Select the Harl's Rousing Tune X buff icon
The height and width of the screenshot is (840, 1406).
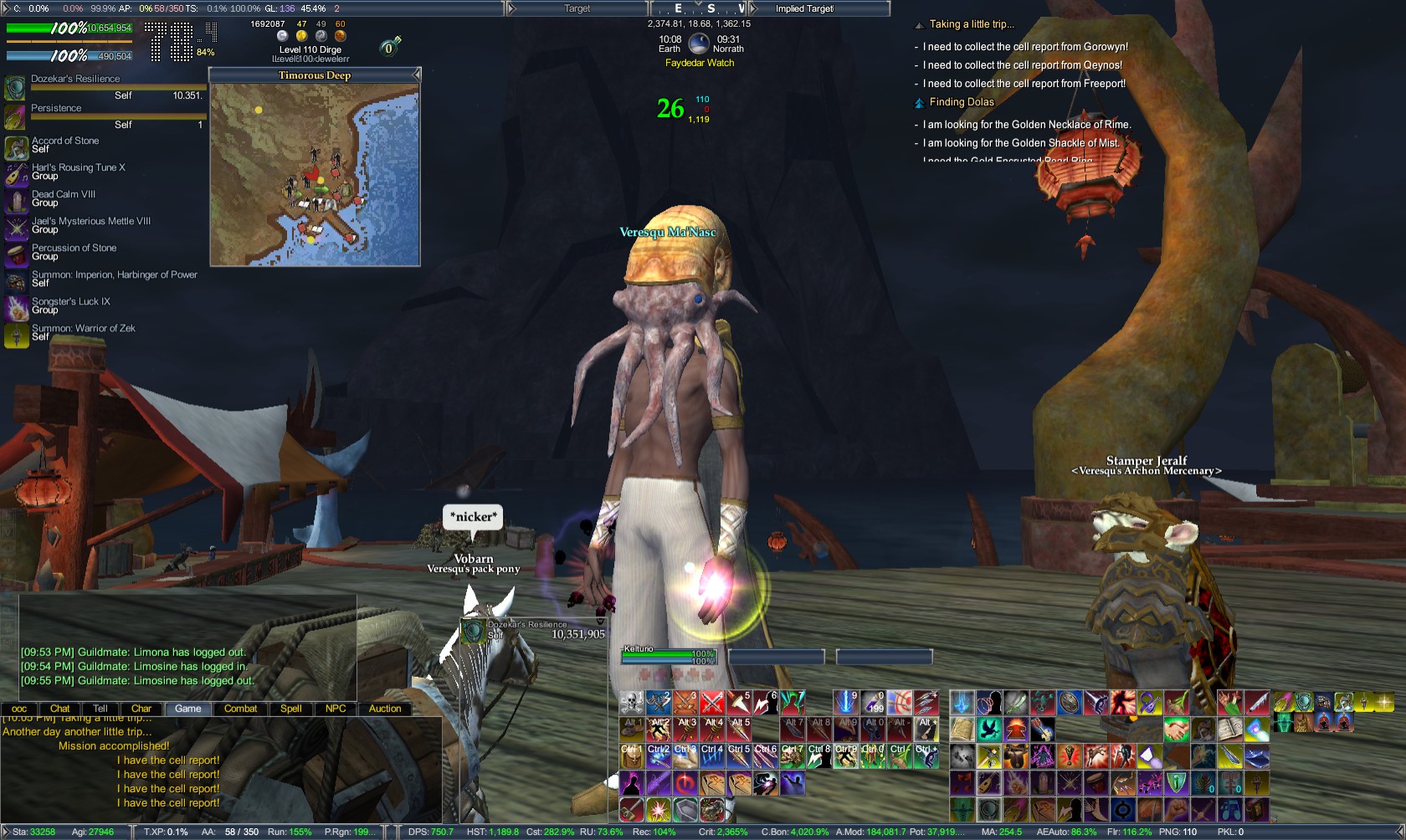(17, 173)
